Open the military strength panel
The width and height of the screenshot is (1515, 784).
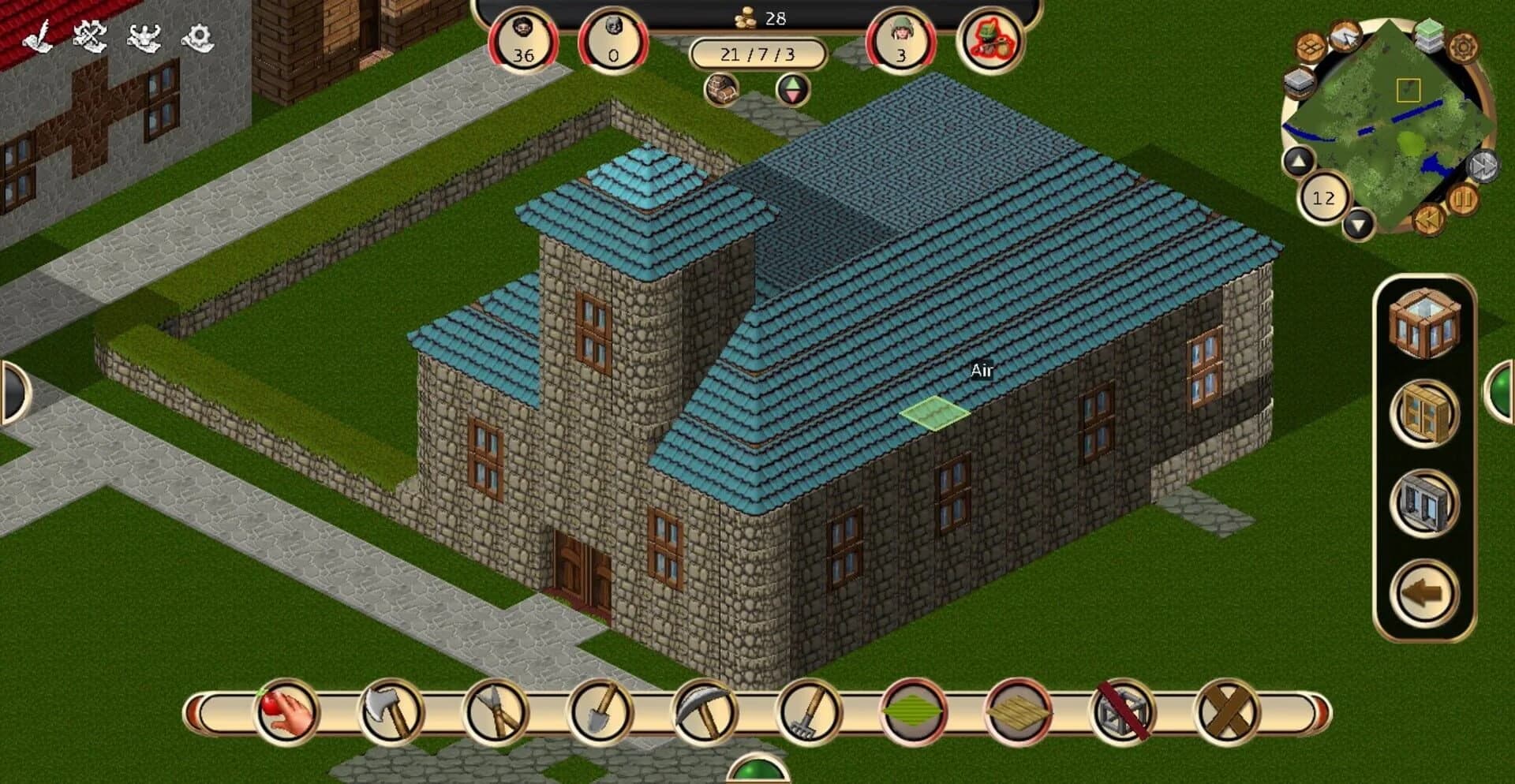[x=142, y=35]
